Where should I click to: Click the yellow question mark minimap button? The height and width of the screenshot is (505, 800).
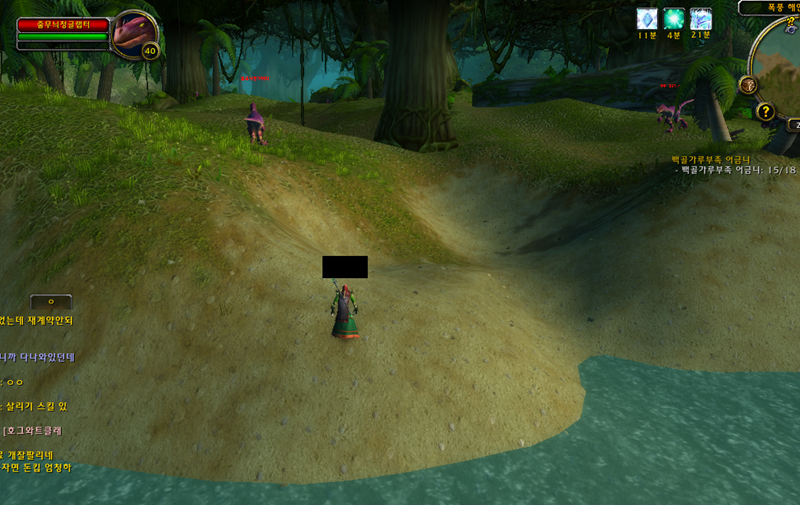pos(766,111)
